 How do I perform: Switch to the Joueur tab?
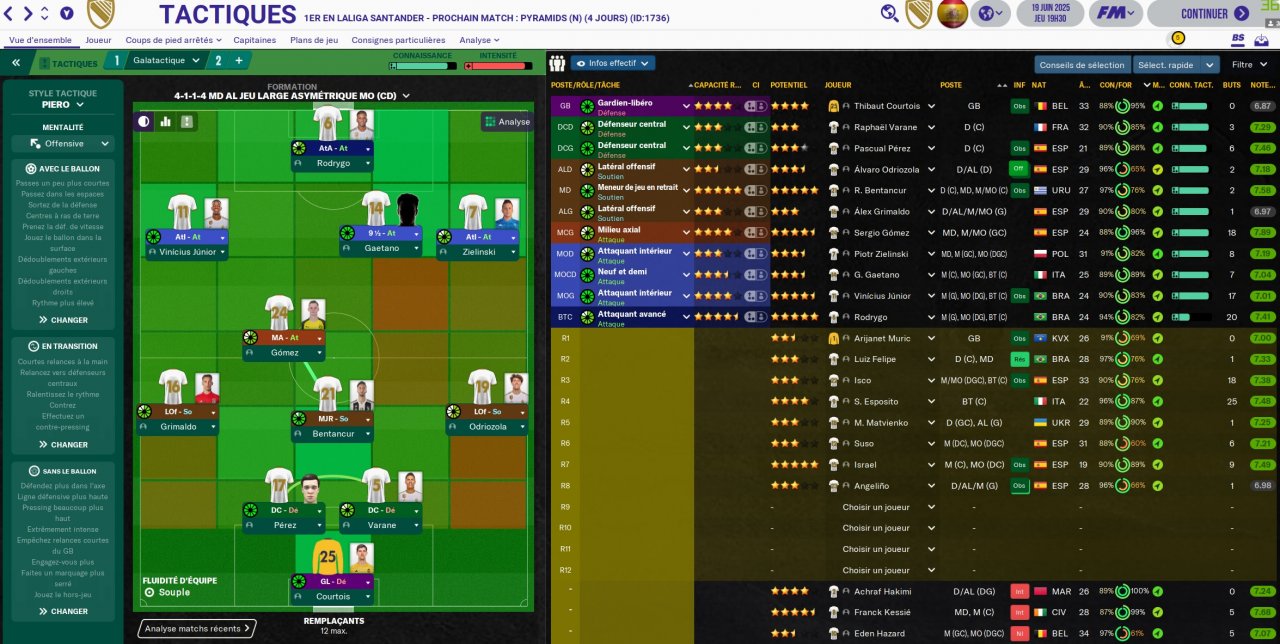coord(98,40)
